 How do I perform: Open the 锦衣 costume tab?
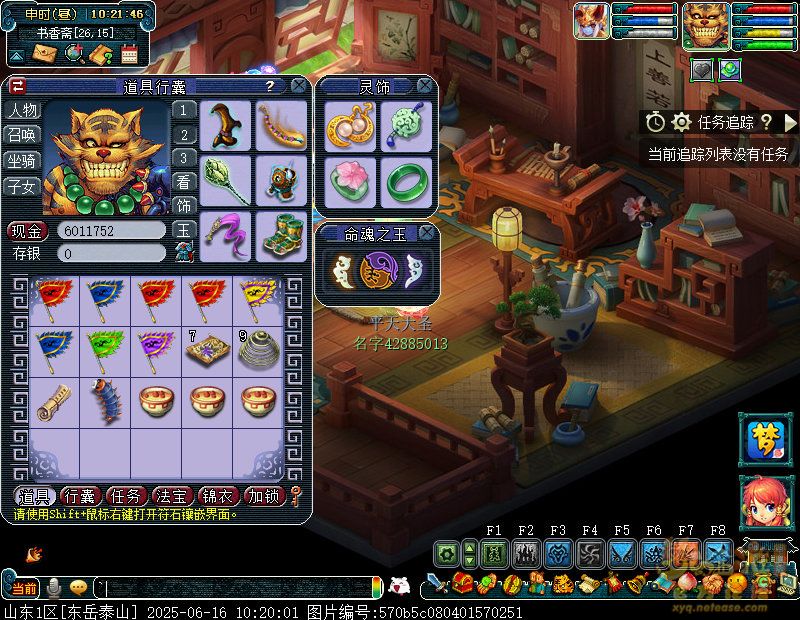coord(219,496)
